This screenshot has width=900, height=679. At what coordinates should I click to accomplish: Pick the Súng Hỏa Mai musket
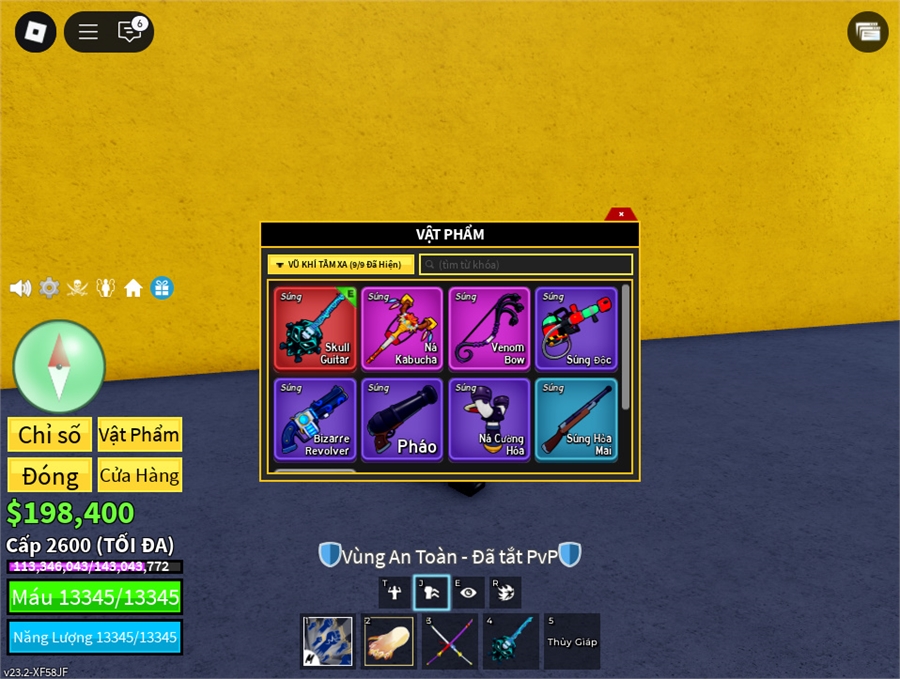tap(575, 419)
